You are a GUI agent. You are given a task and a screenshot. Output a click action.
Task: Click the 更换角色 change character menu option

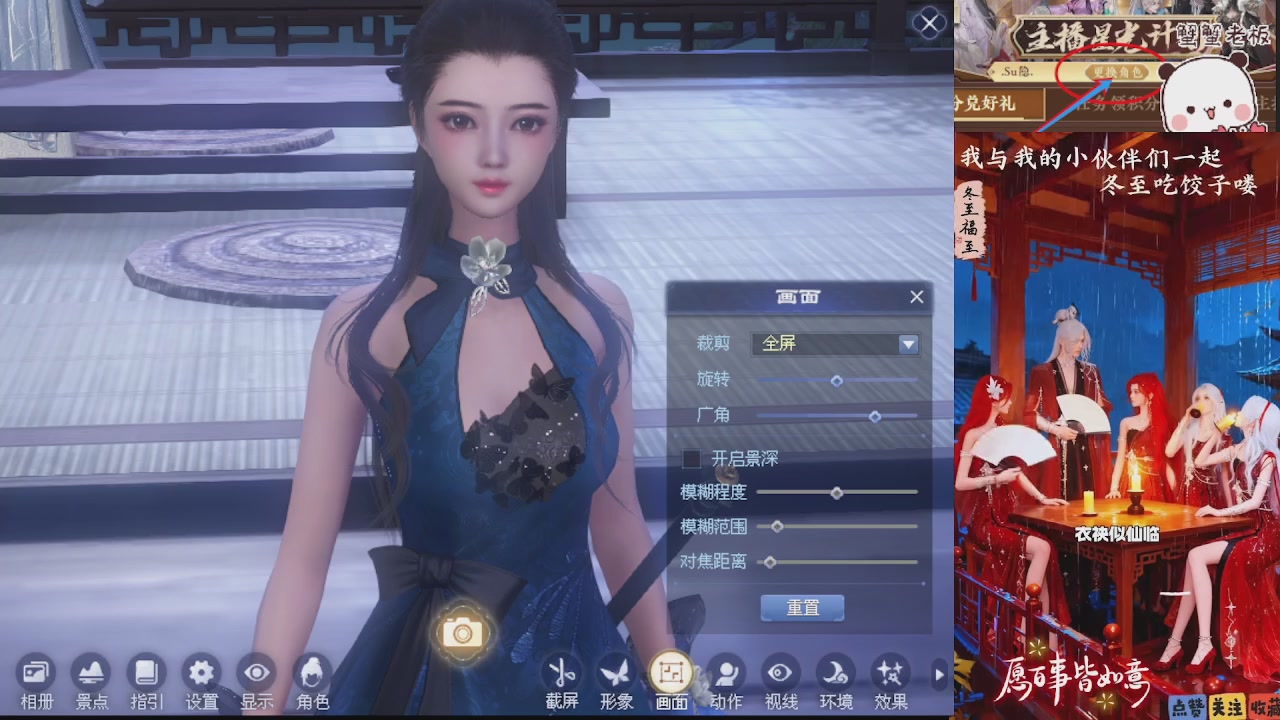1118,71
